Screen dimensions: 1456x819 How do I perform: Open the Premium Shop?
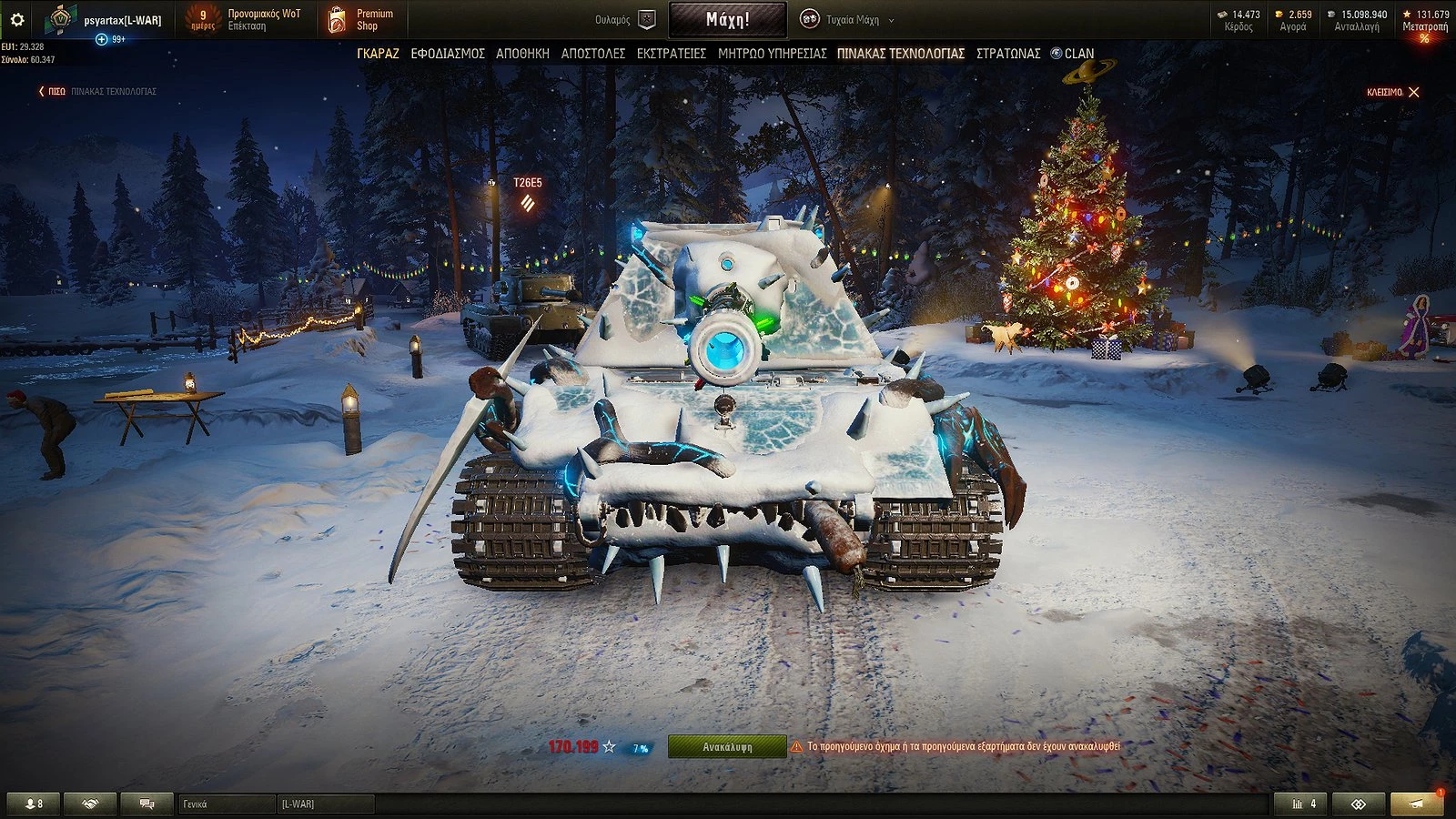pyautogui.click(x=359, y=18)
